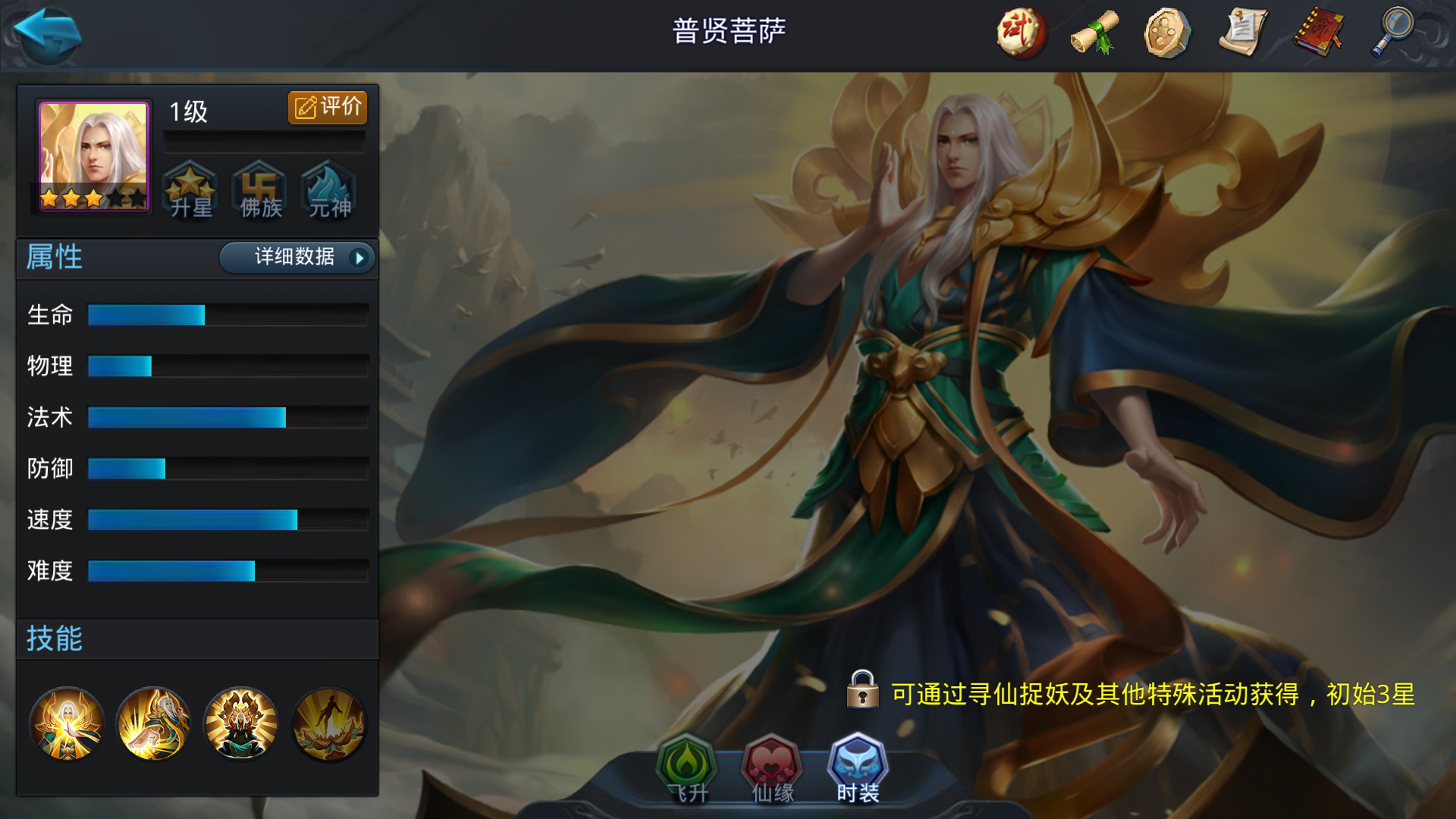Click the 佛族 faction emblem icon

pyautogui.click(x=259, y=190)
